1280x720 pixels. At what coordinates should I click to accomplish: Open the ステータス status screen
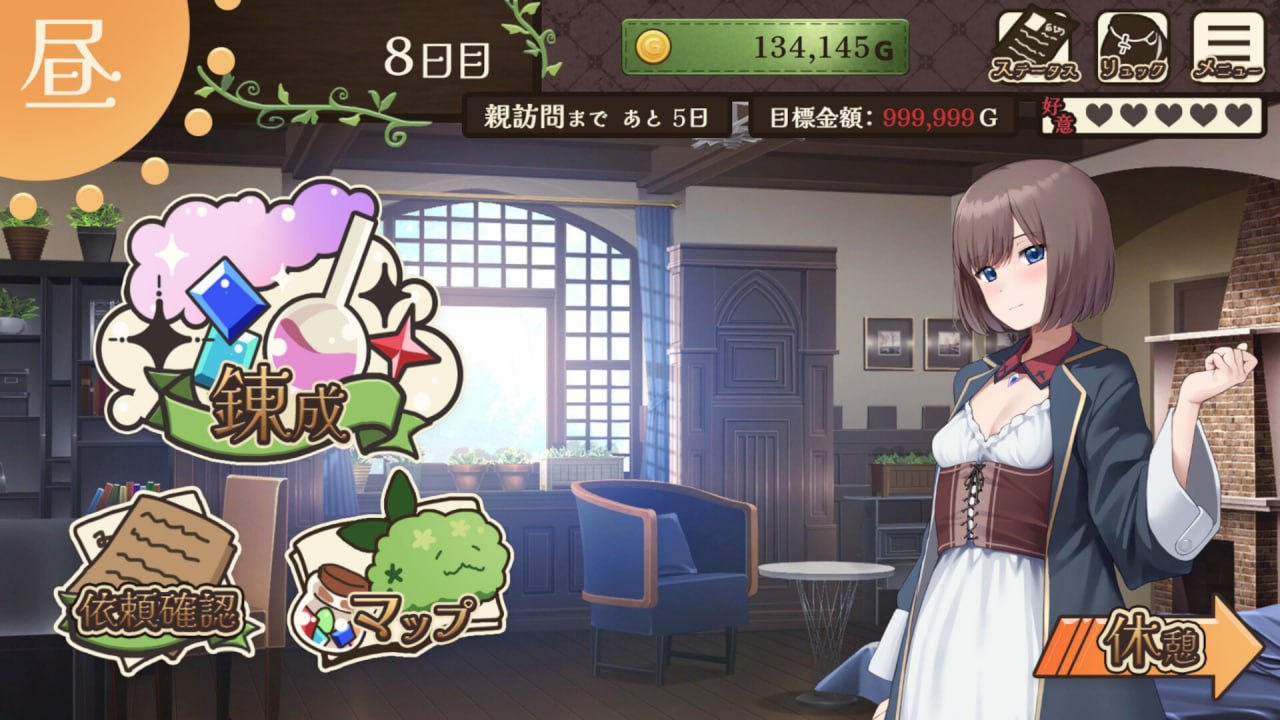[1033, 45]
